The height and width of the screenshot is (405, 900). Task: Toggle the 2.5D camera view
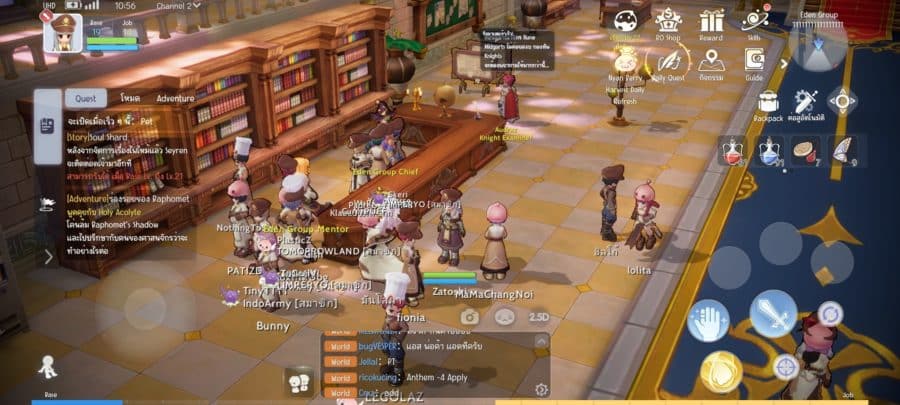point(539,316)
